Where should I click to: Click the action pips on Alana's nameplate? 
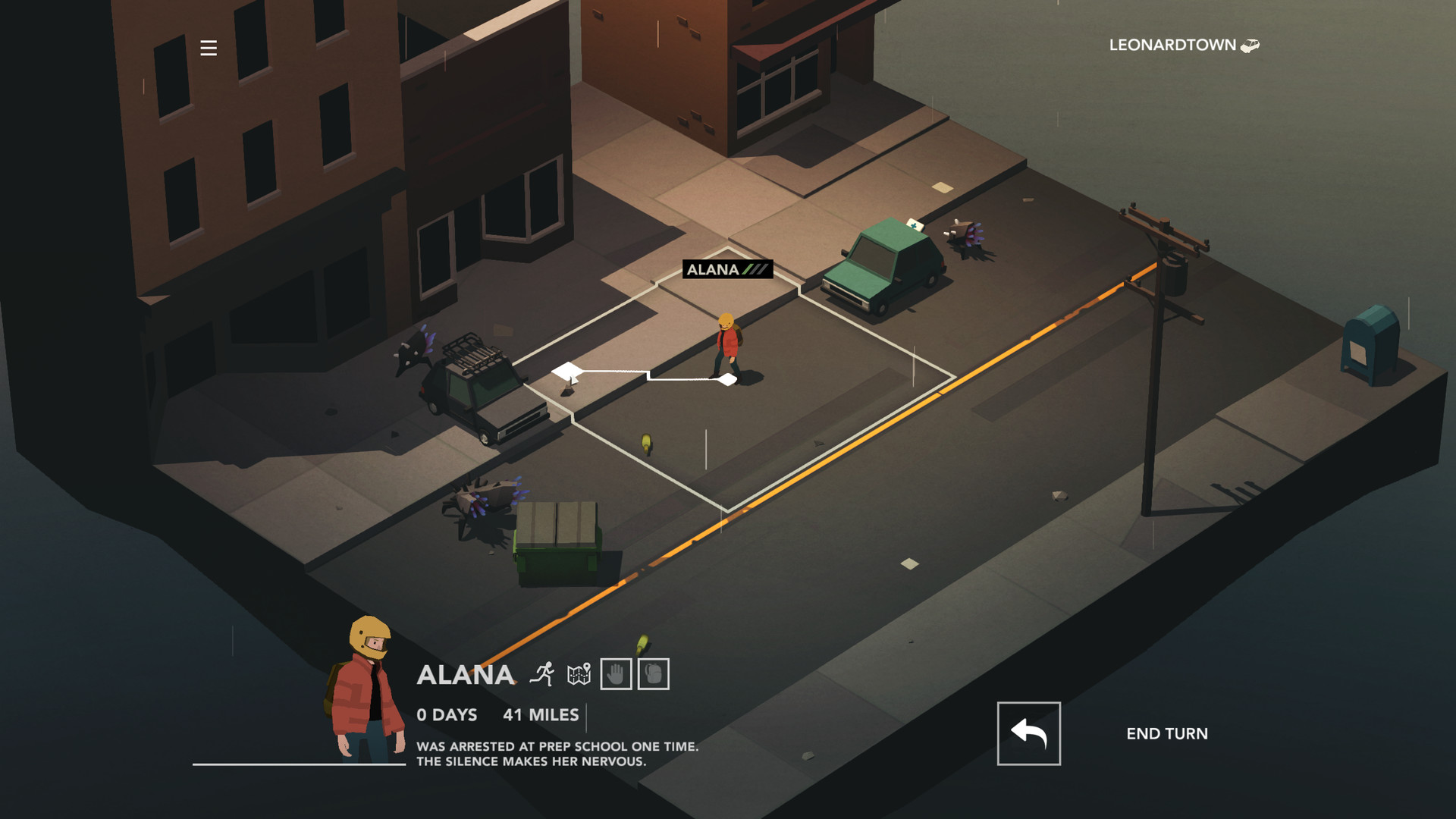[756, 268]
